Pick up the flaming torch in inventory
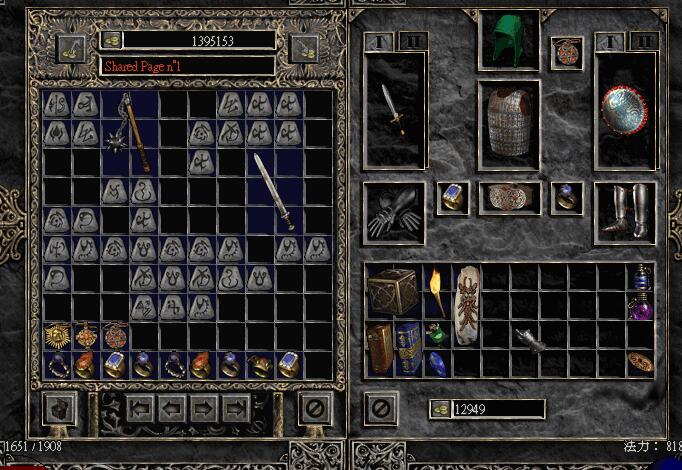 (x=437, y=290)
